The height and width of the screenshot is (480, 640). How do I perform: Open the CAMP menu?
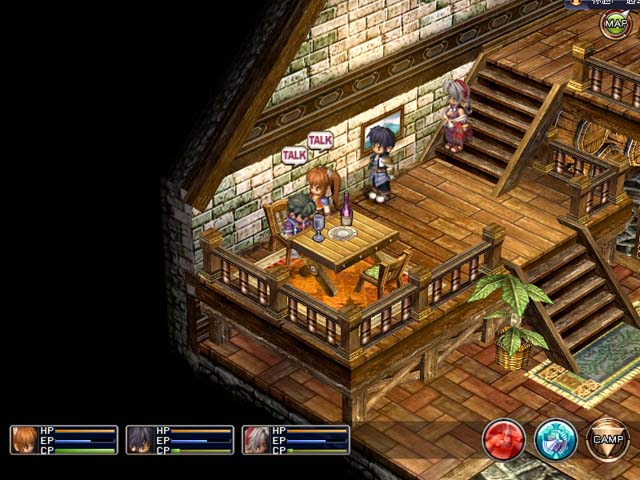pyautogui.click(x=607, y=440)
